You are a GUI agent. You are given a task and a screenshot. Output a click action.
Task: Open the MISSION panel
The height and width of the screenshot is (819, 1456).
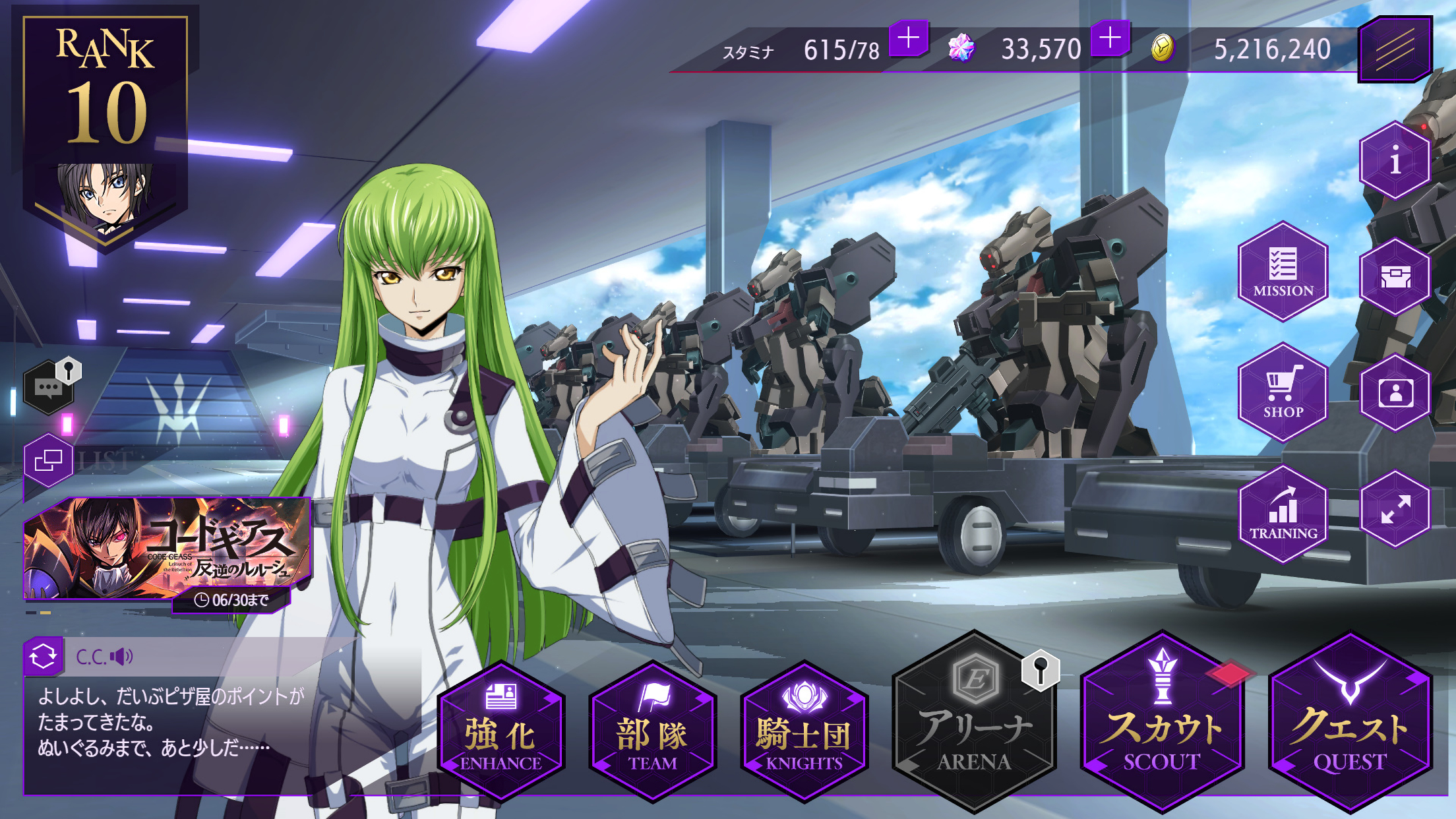pos(1282,274)
